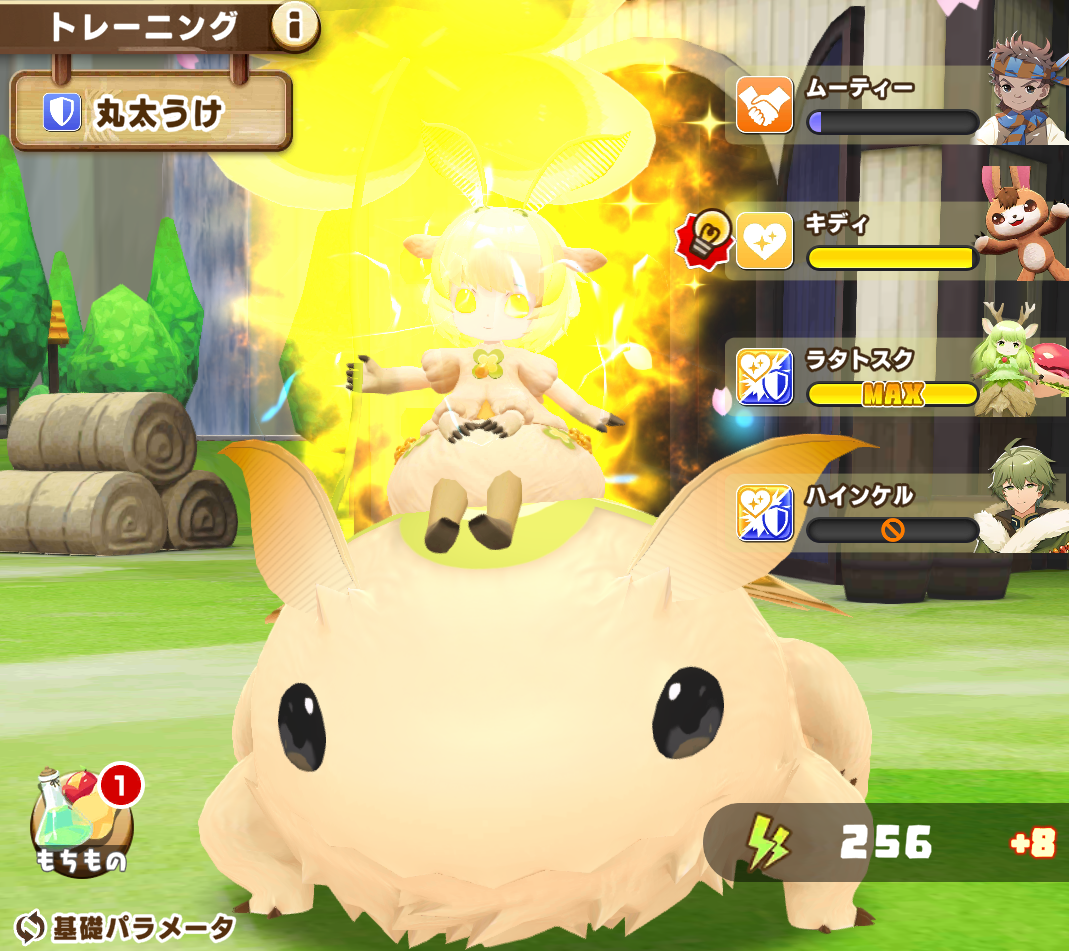Select the 丸太うけ training sign

coord(151,112)
